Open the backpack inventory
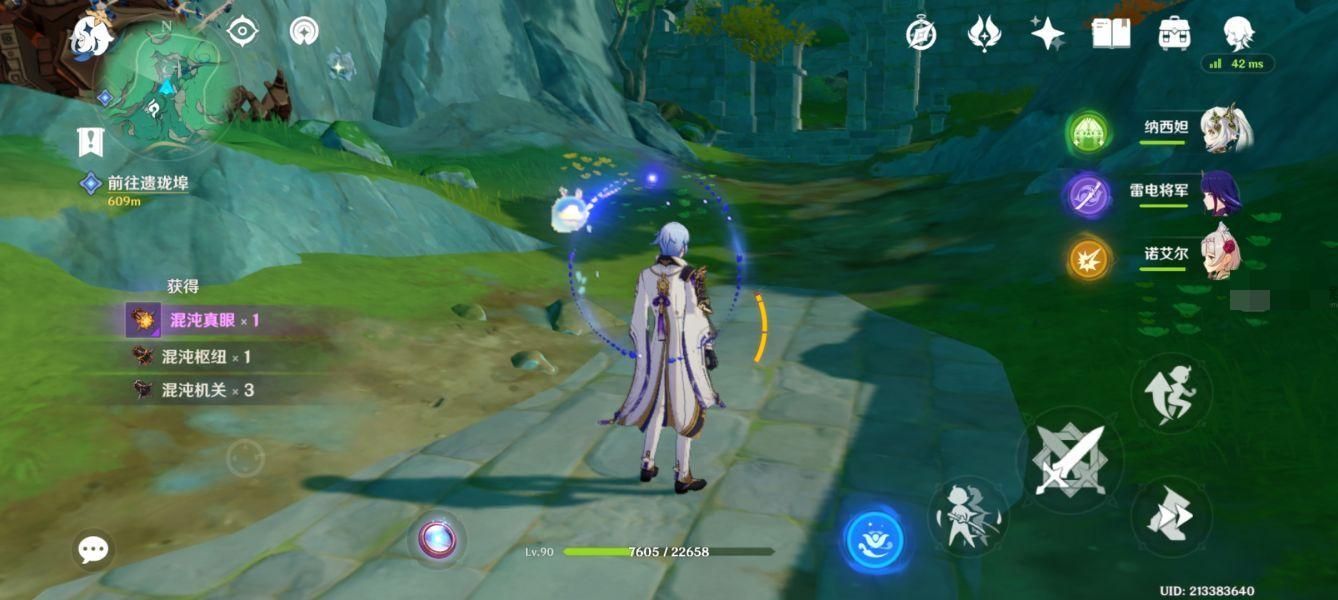The width and height of the screenshot is (1338, 600). (x=1174, y=34)
